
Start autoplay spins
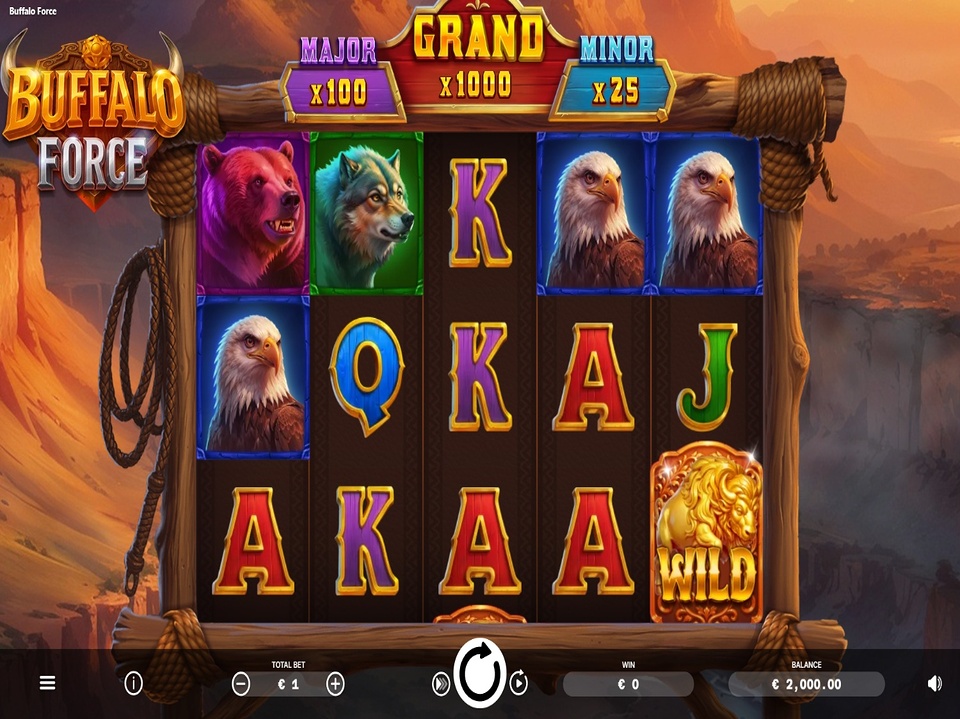coord(519,684)
